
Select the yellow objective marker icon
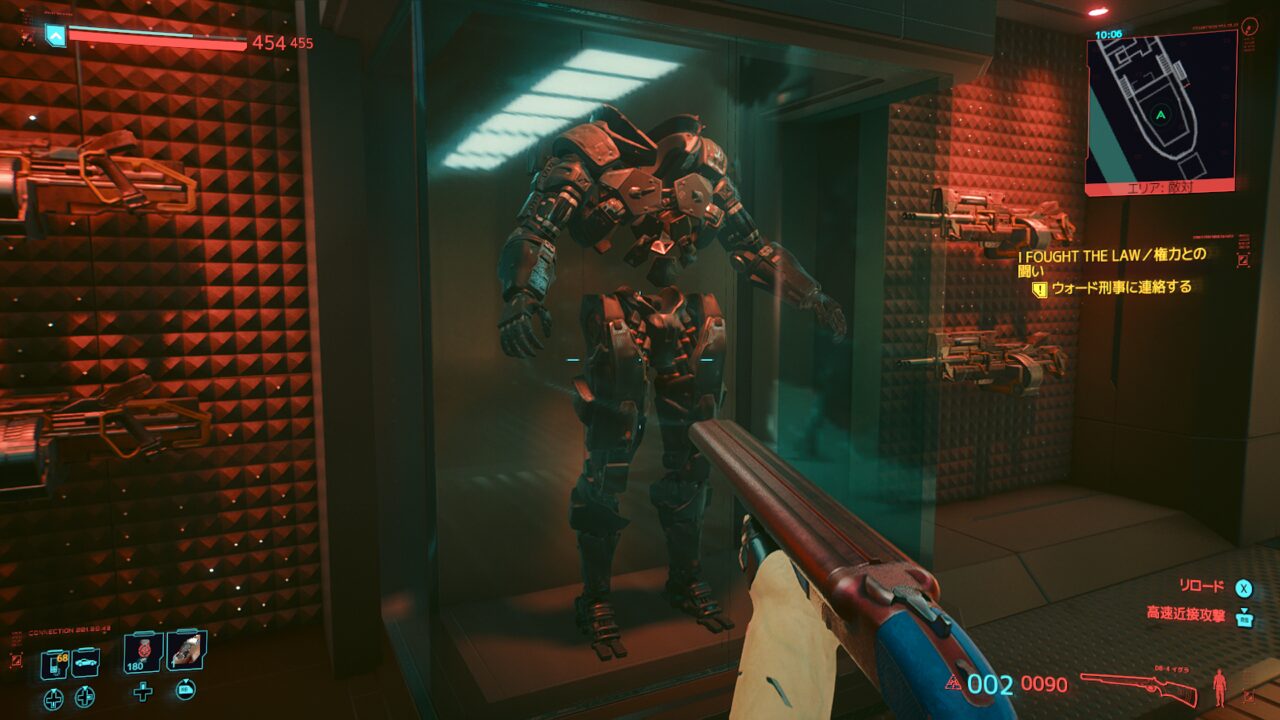[x=1039, y=289]
